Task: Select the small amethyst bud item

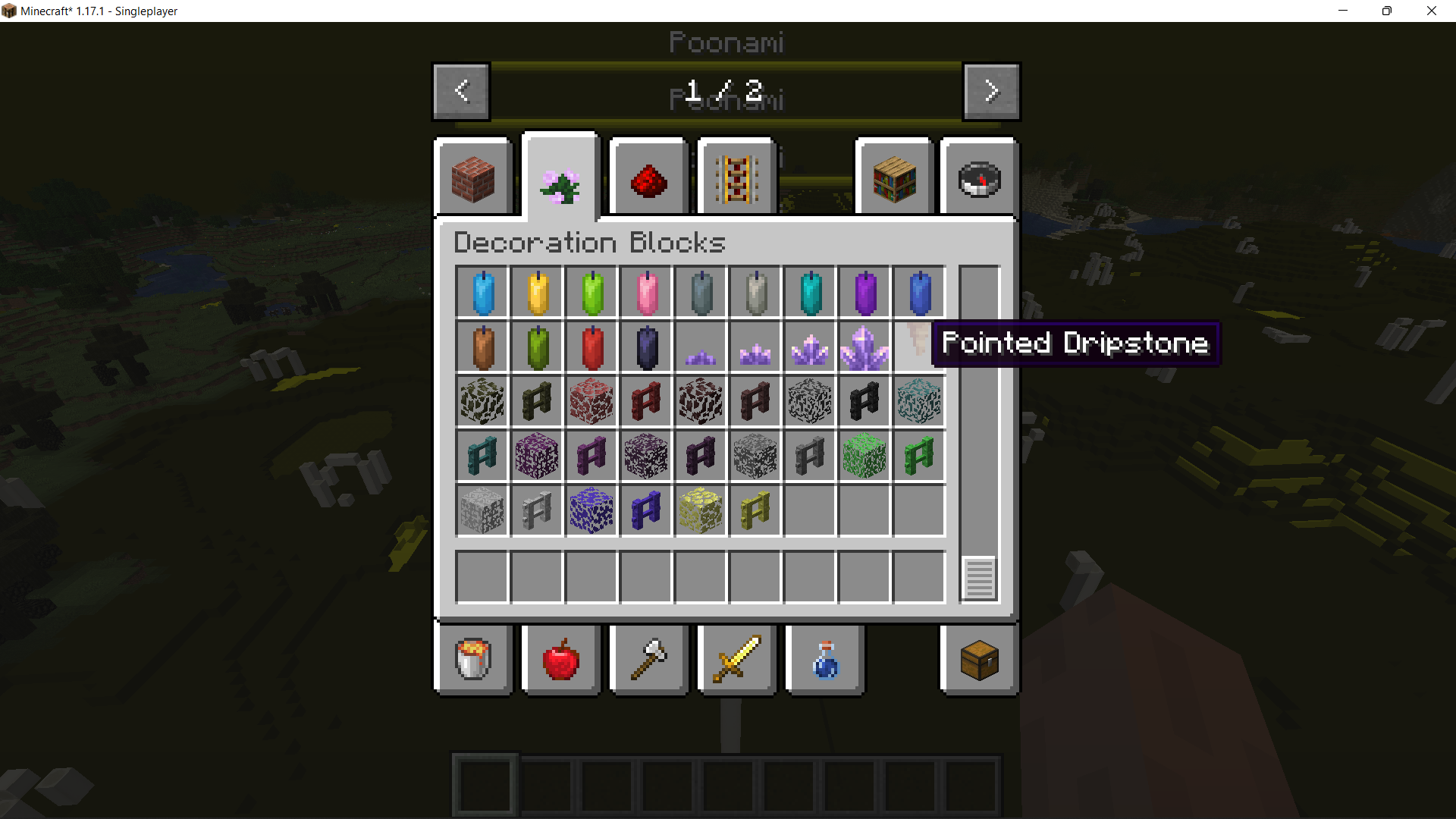Action: pos(701,347)
